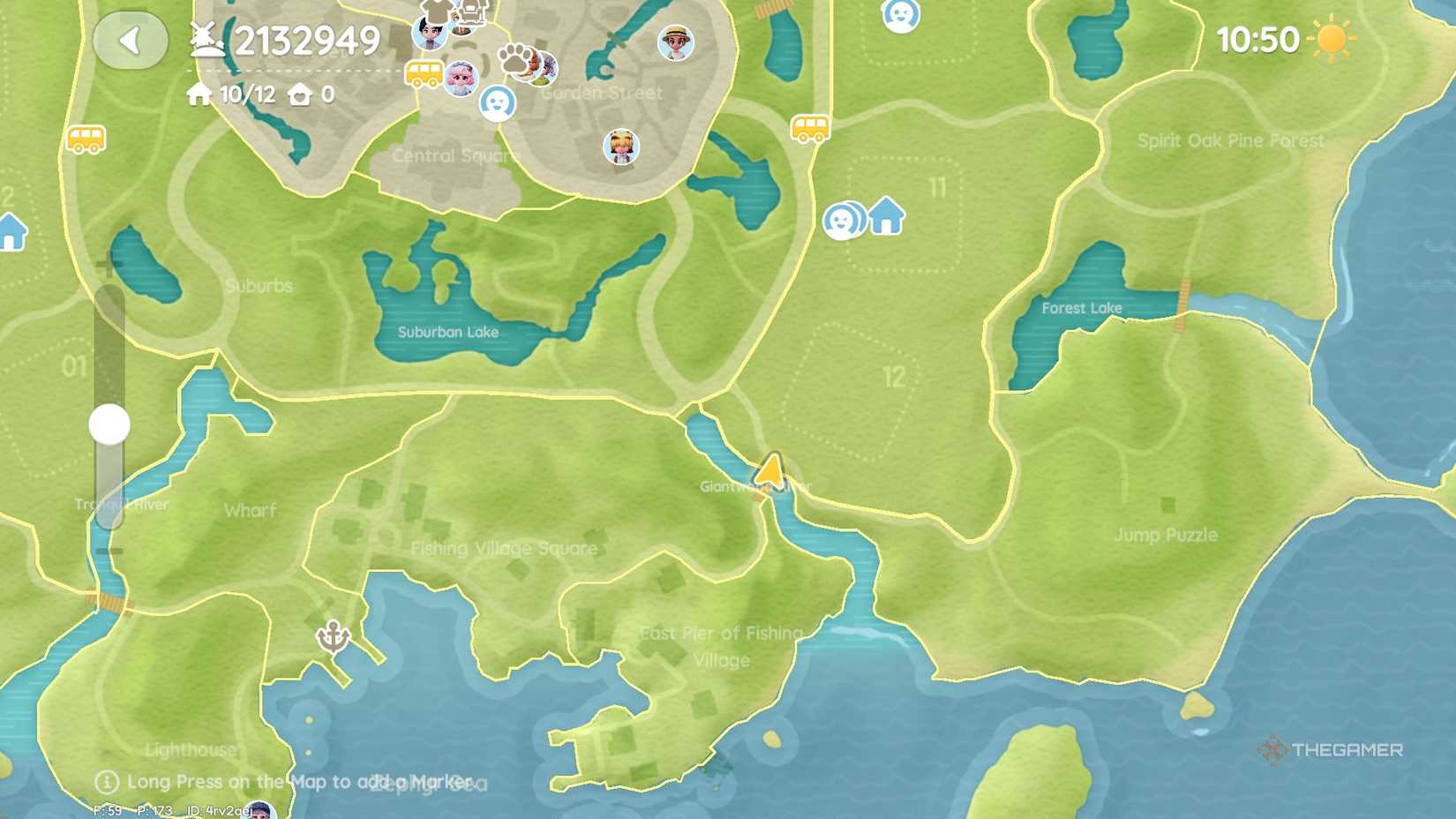Select the blue home icon next to plot 11
This screenshot has height=819, width=1456.
(x=887, y=214)
